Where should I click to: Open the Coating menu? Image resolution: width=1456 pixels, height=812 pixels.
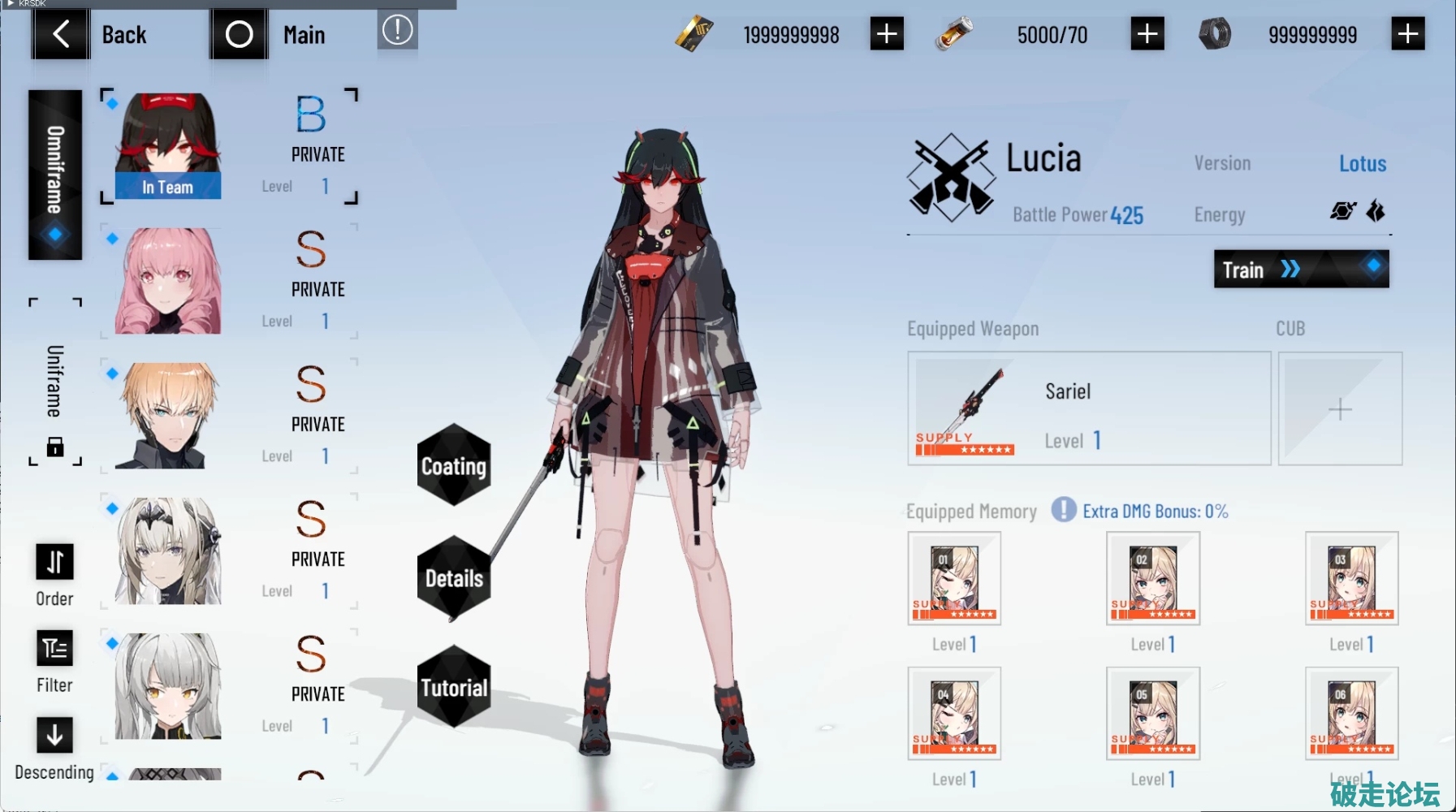point(453,465)
